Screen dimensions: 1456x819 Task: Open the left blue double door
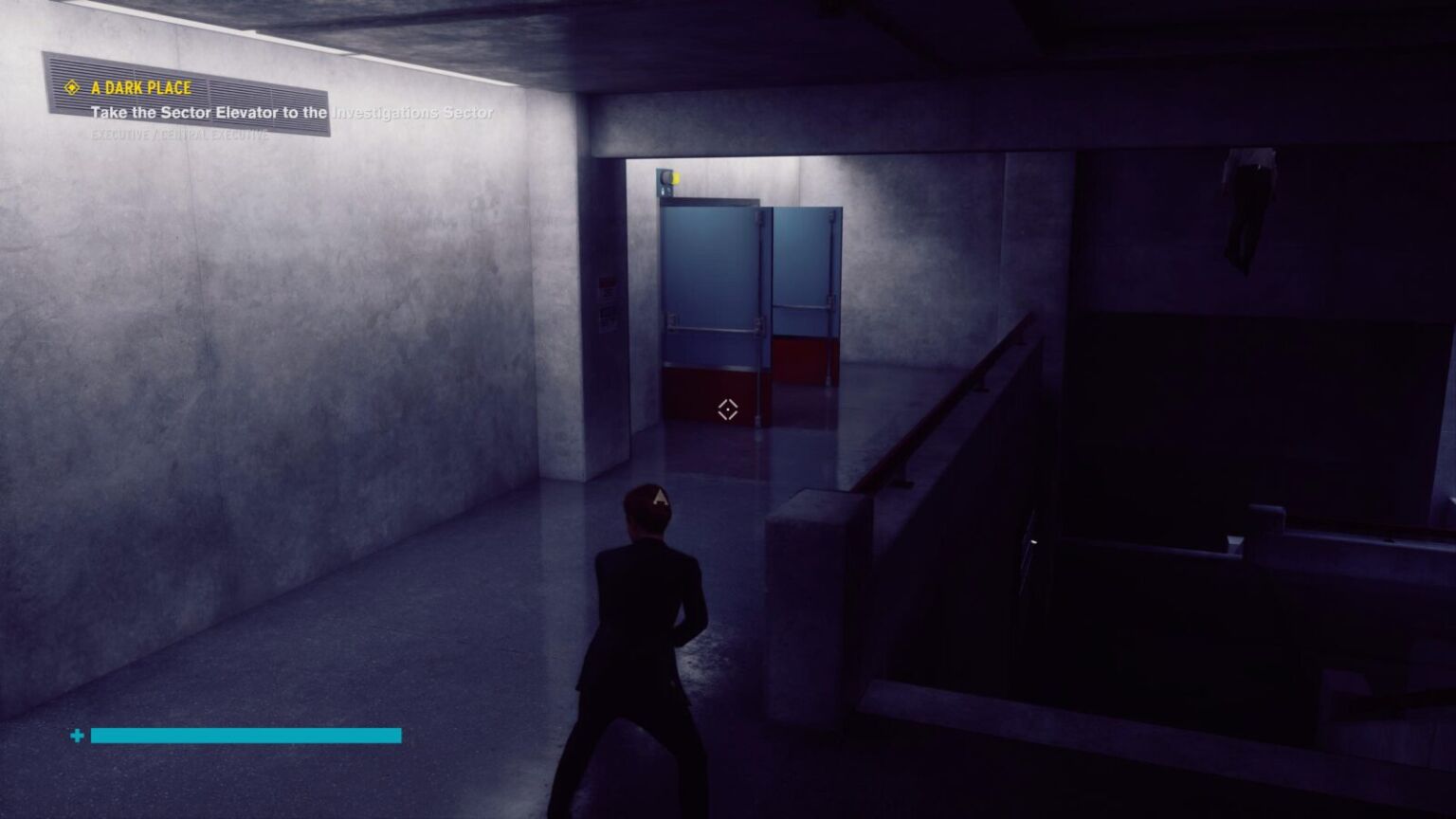click(x=711, y=284)
